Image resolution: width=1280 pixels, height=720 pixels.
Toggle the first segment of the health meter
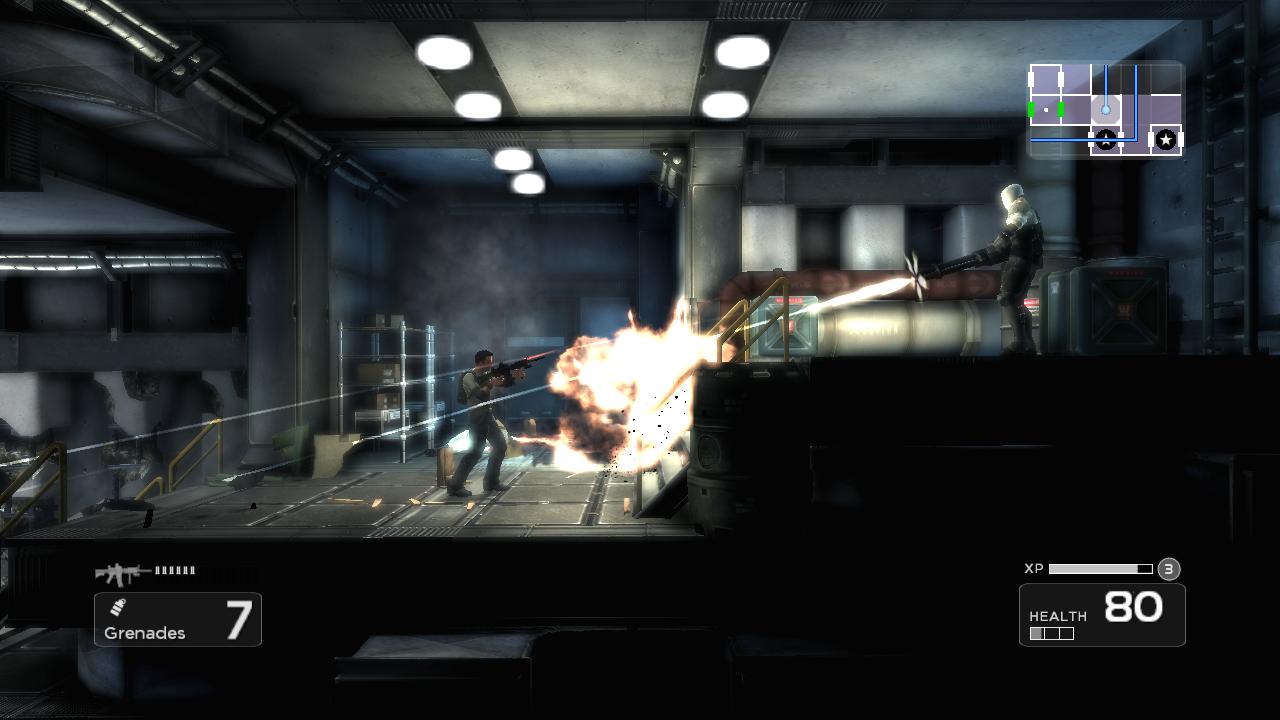click(1036, 632)
